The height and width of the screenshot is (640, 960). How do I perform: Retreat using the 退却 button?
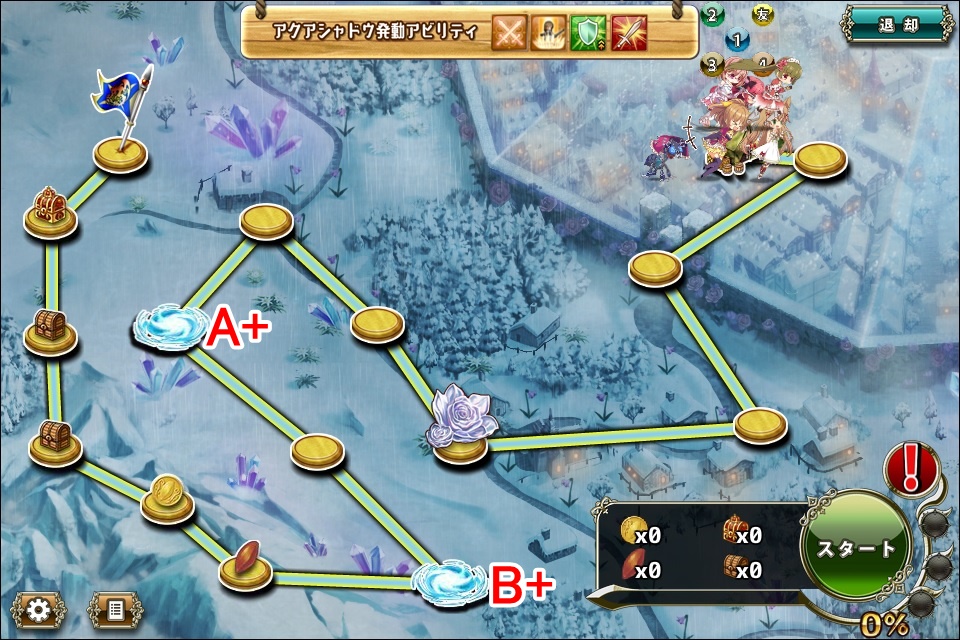point(895,24)
